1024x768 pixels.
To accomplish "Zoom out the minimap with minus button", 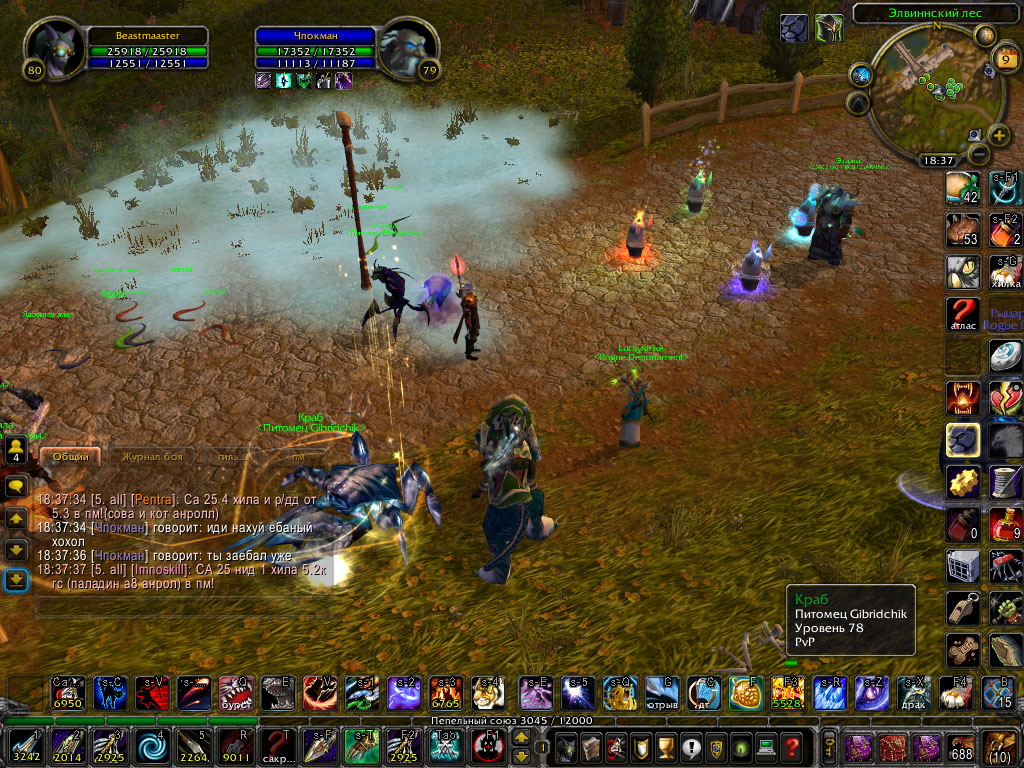I will [x=979, y=154].
